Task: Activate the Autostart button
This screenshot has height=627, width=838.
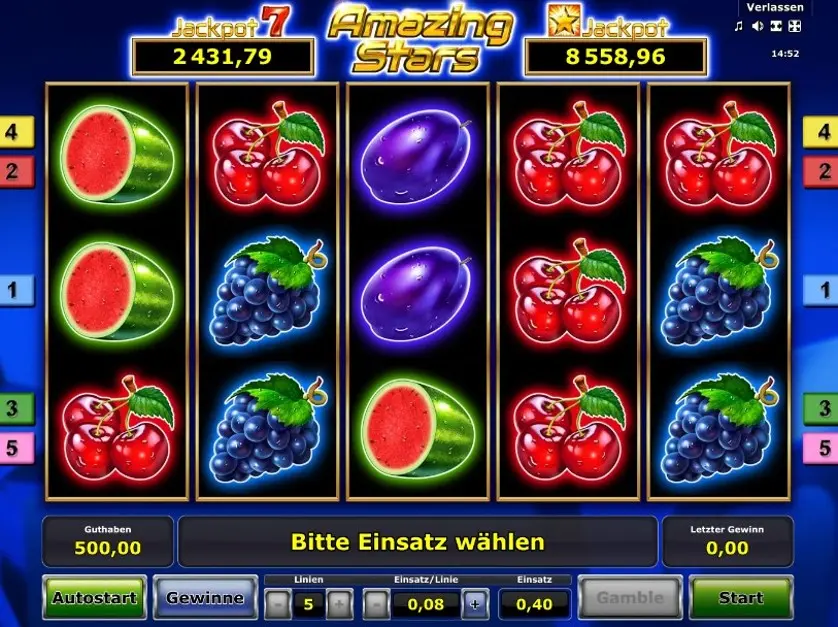Action: pos(93,598)
